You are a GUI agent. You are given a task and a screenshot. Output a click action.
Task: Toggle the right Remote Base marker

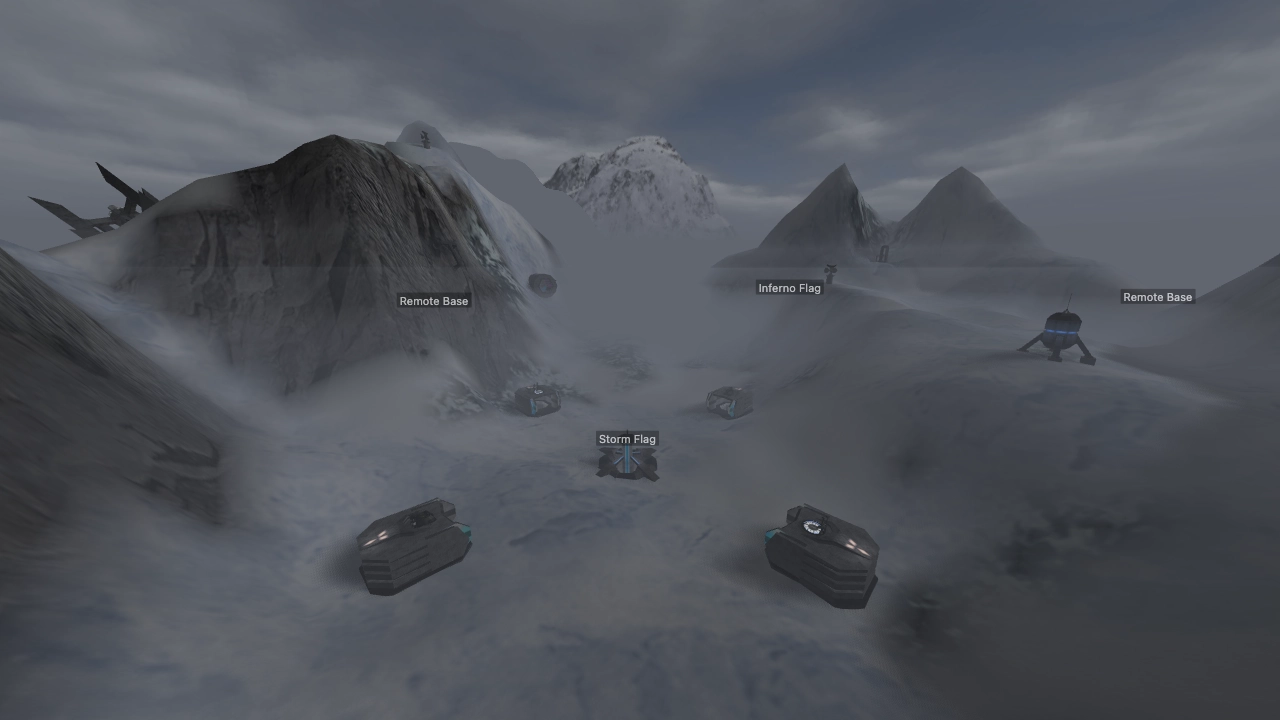point(1157,297)
